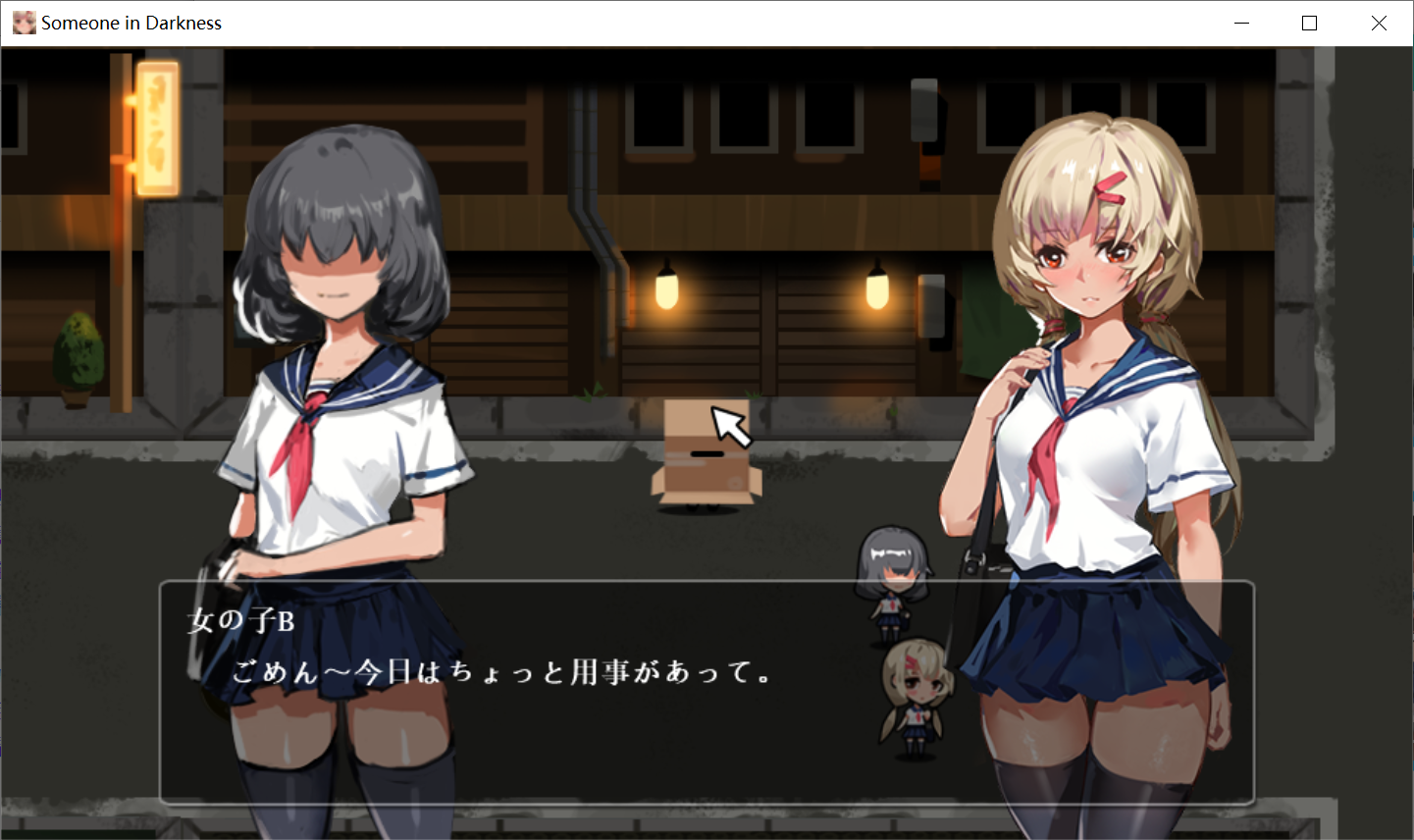
Task: Advance the dialogue text ごめん～今日はちょっと用事があって。
Action: [500, 672]
